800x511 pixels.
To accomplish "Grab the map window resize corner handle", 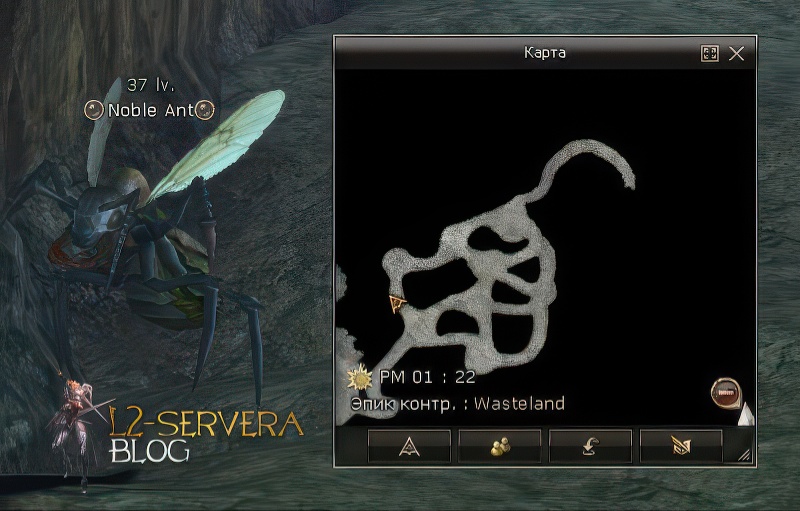I will pos(744,455).
